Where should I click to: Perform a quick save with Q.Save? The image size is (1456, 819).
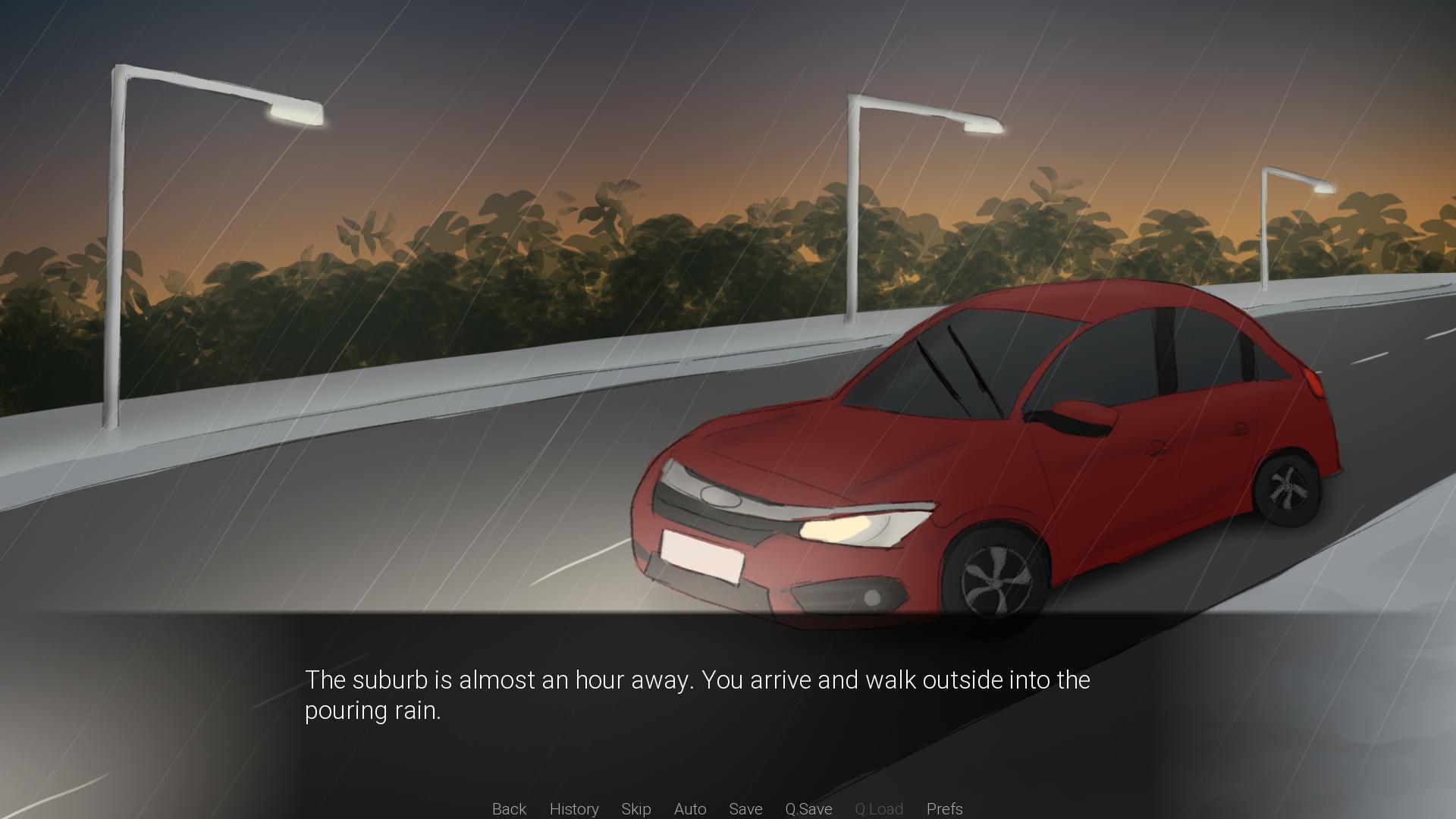(808, 809)
